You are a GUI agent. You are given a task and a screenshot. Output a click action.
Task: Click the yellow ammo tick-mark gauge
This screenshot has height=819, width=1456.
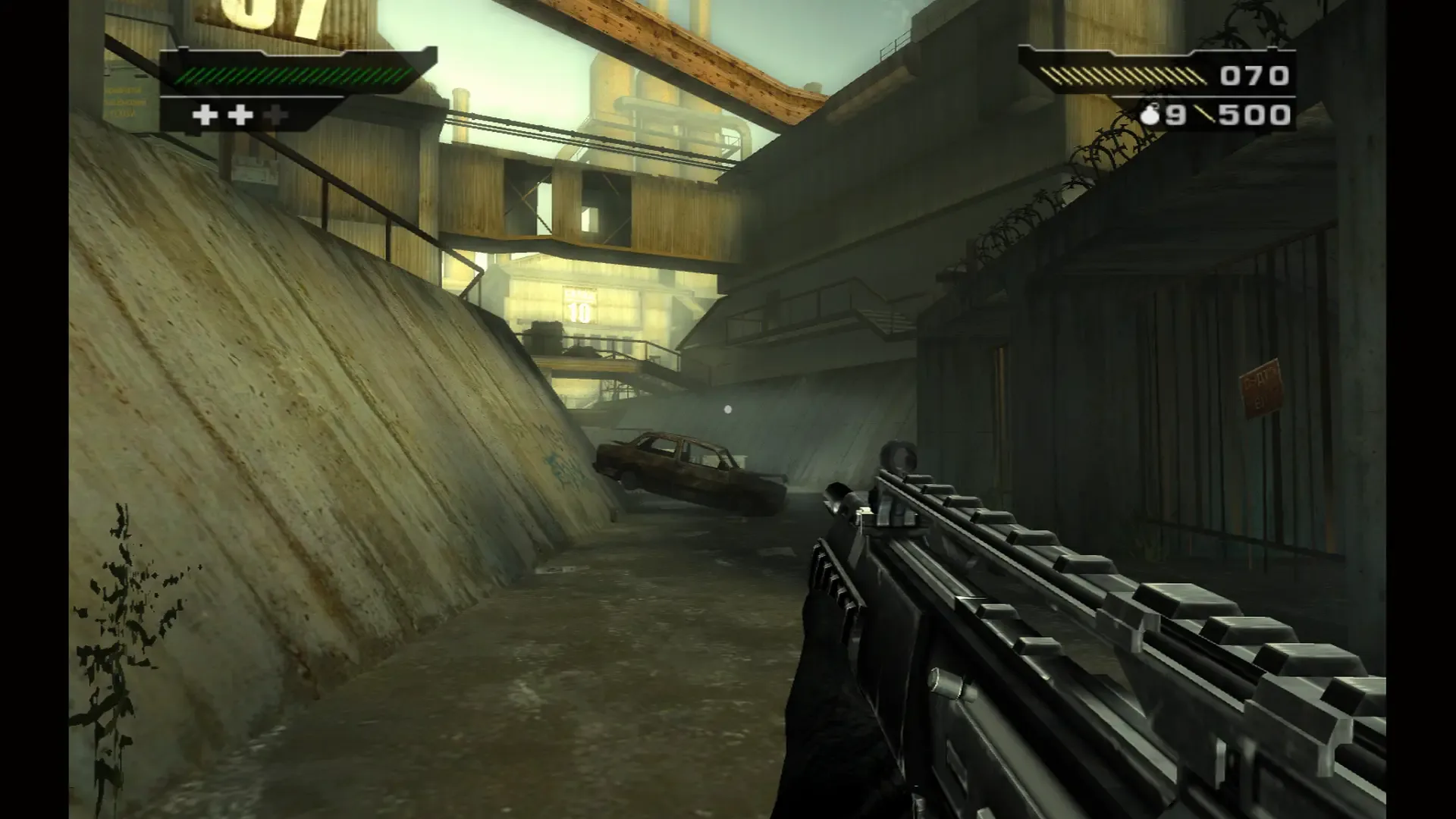coord(1122,76)
